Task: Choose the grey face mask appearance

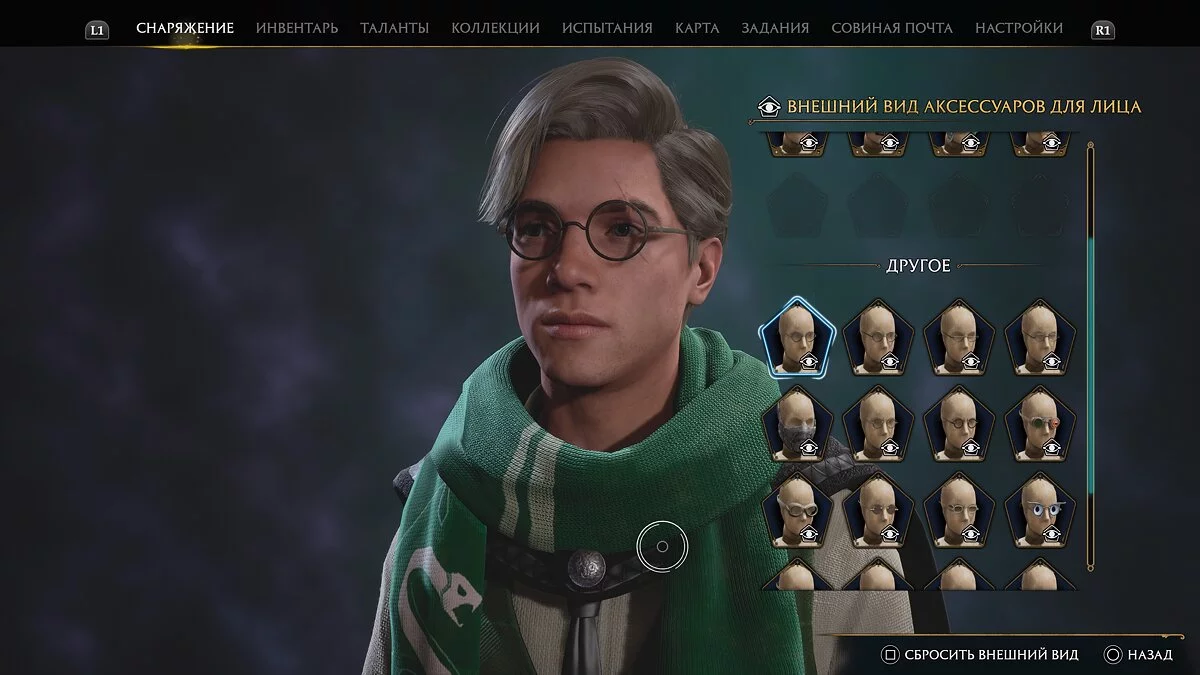Action: (x=797, y=423)
